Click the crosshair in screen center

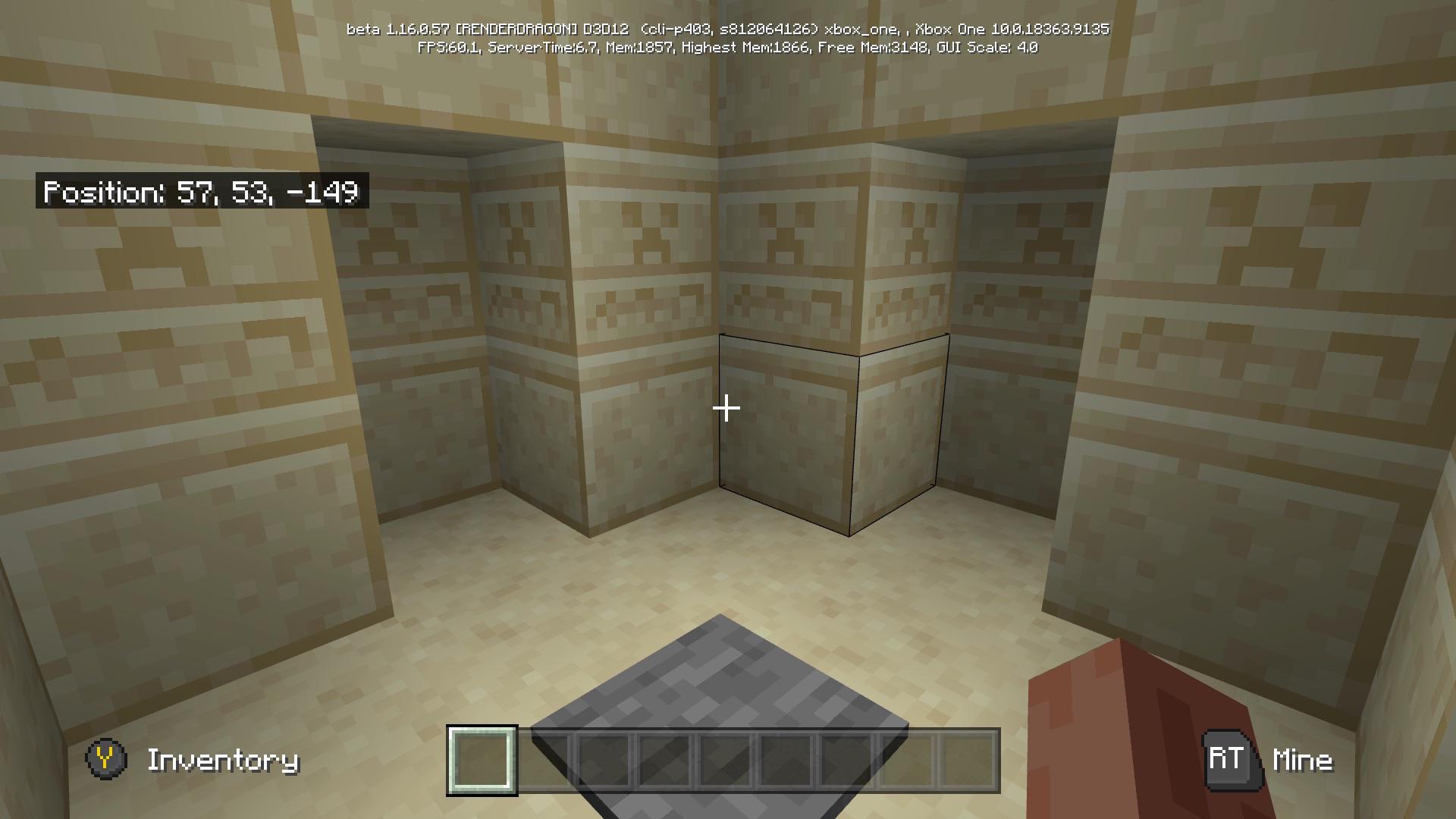pyautogui.click(x=726, y=409)
